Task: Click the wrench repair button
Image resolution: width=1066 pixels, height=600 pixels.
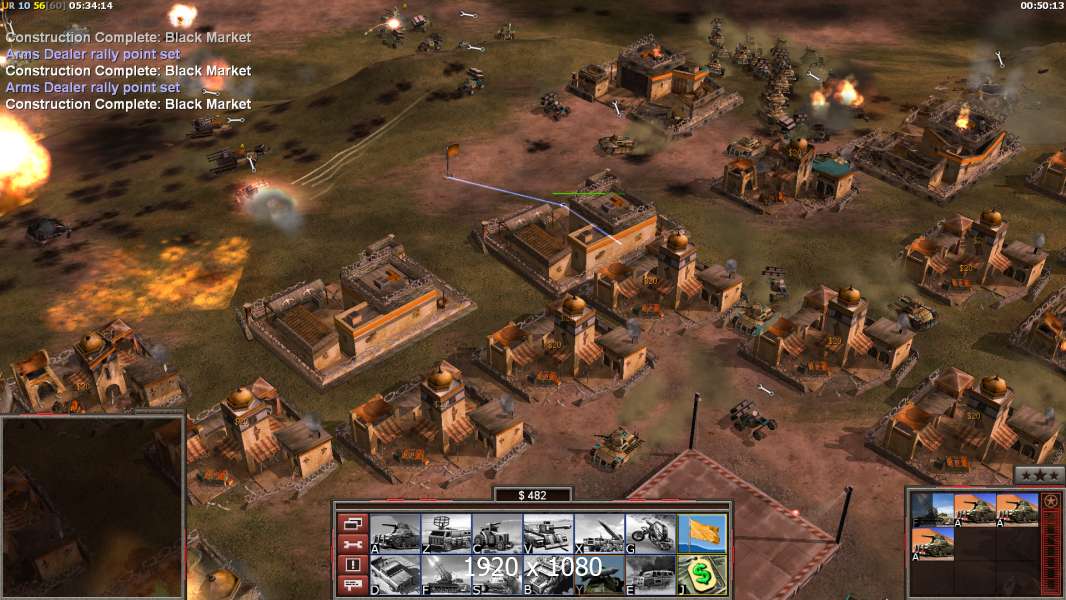Action: coord(353,544)
